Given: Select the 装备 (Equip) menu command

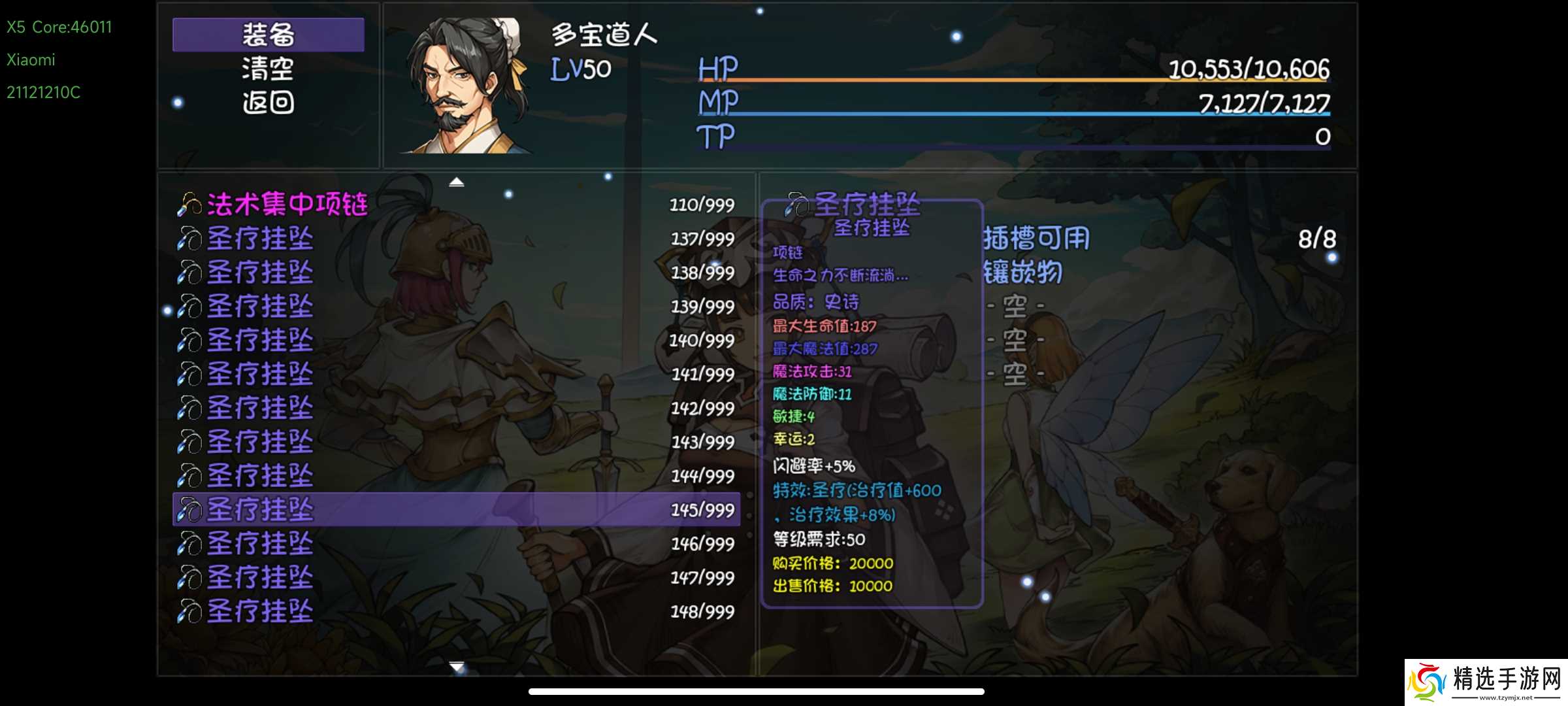Looking at the screenshot, I should [x=268, y=35].
